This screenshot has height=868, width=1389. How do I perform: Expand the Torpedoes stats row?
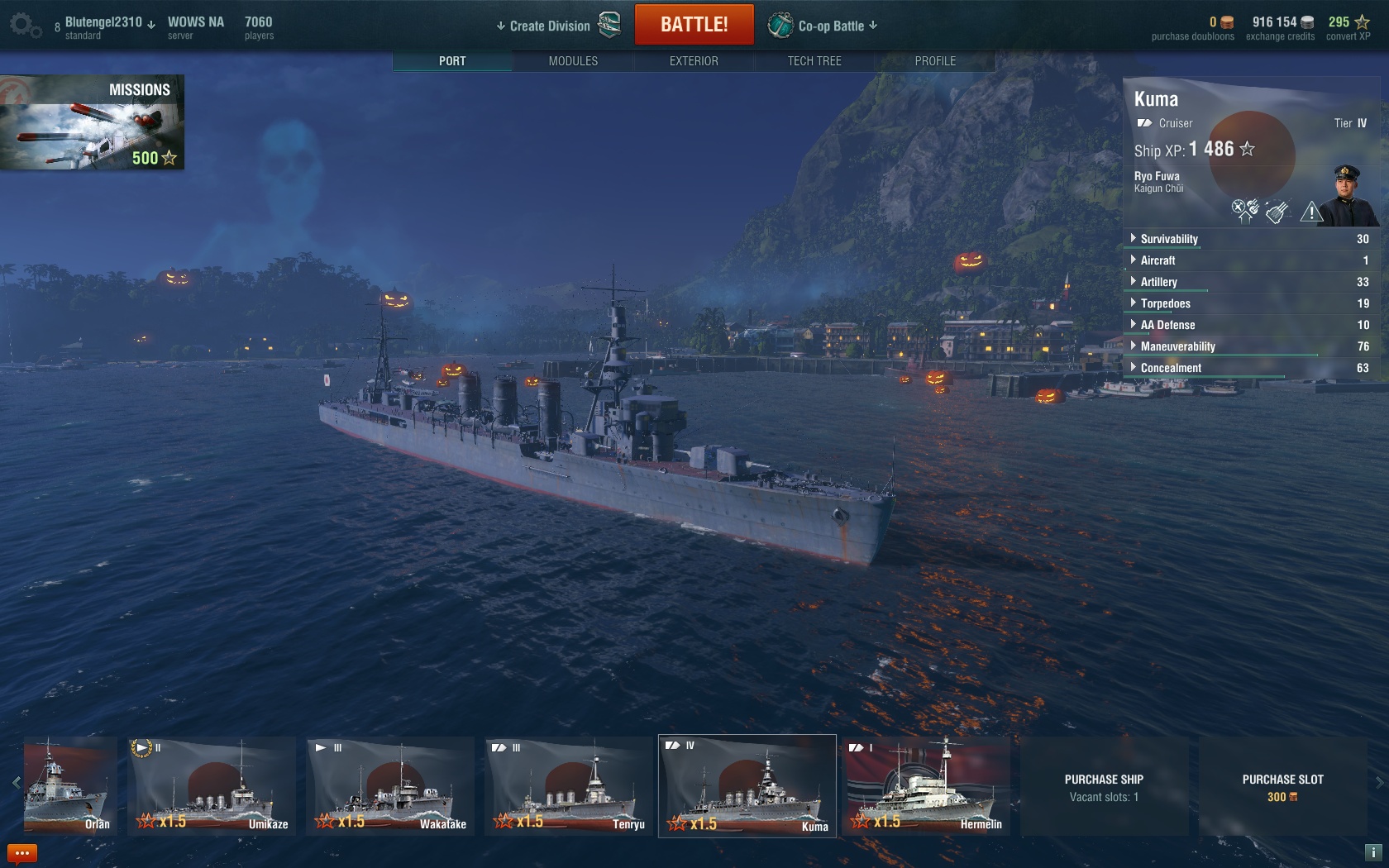1165,303
